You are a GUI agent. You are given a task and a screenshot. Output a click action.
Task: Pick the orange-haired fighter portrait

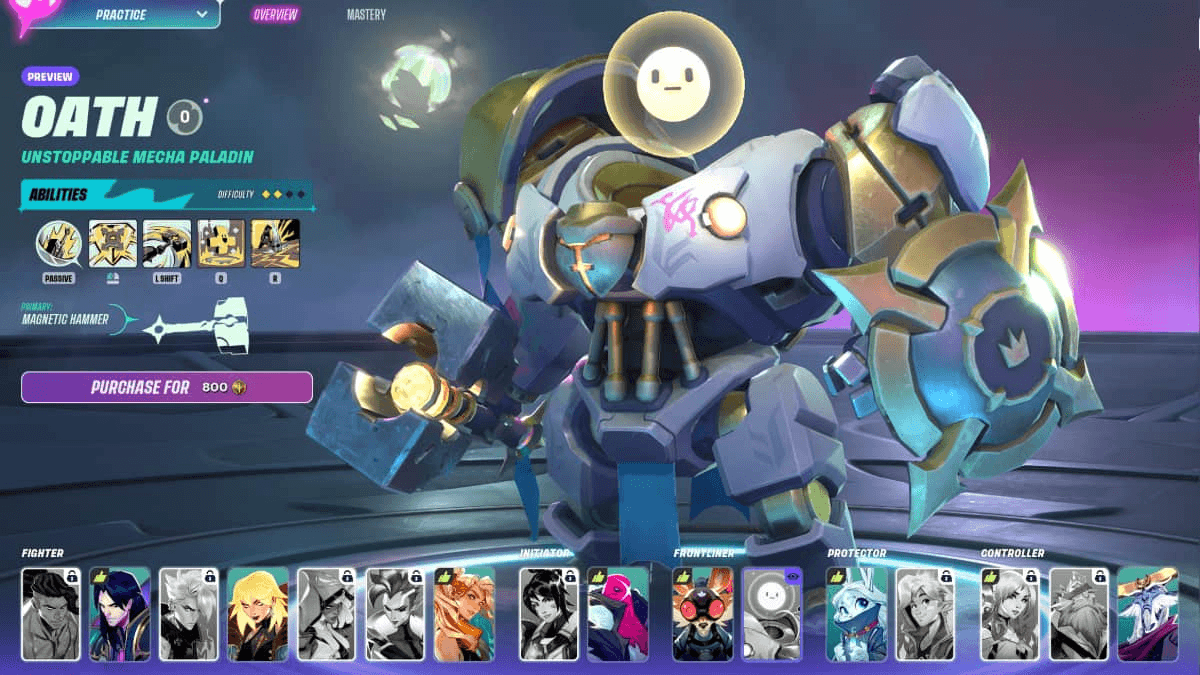[464, 614]
